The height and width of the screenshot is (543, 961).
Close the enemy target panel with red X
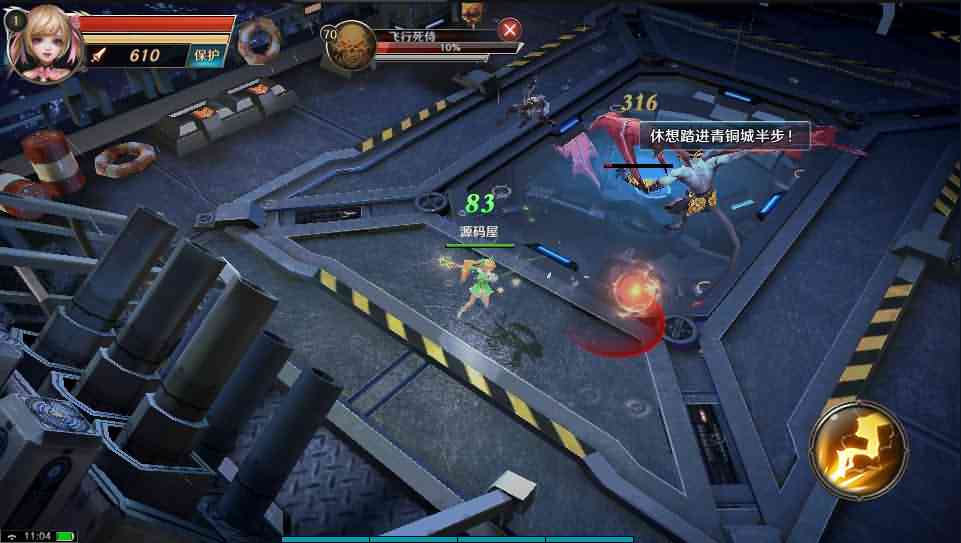click(510, 30)
